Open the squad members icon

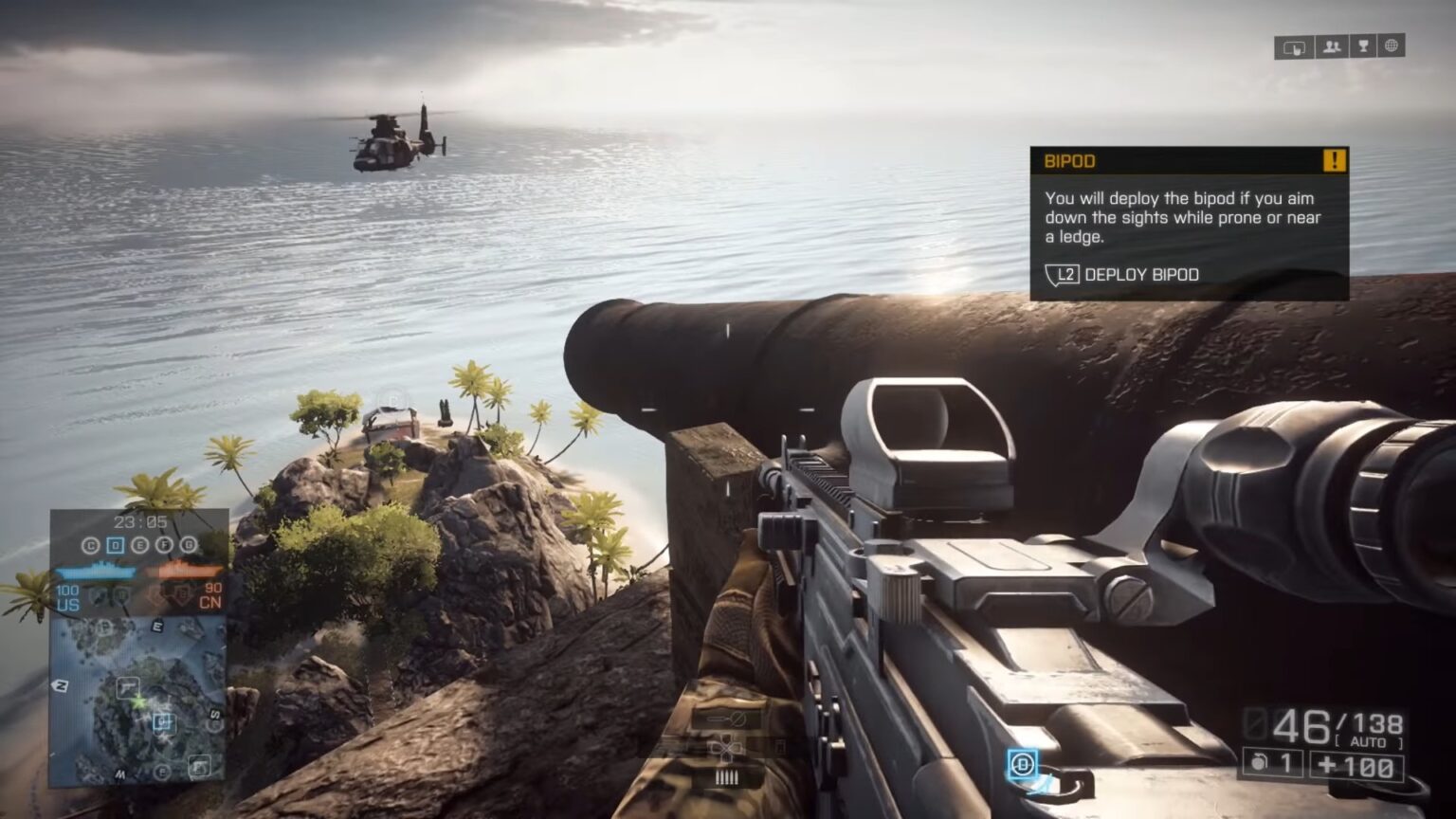[x=1331, y=46]
